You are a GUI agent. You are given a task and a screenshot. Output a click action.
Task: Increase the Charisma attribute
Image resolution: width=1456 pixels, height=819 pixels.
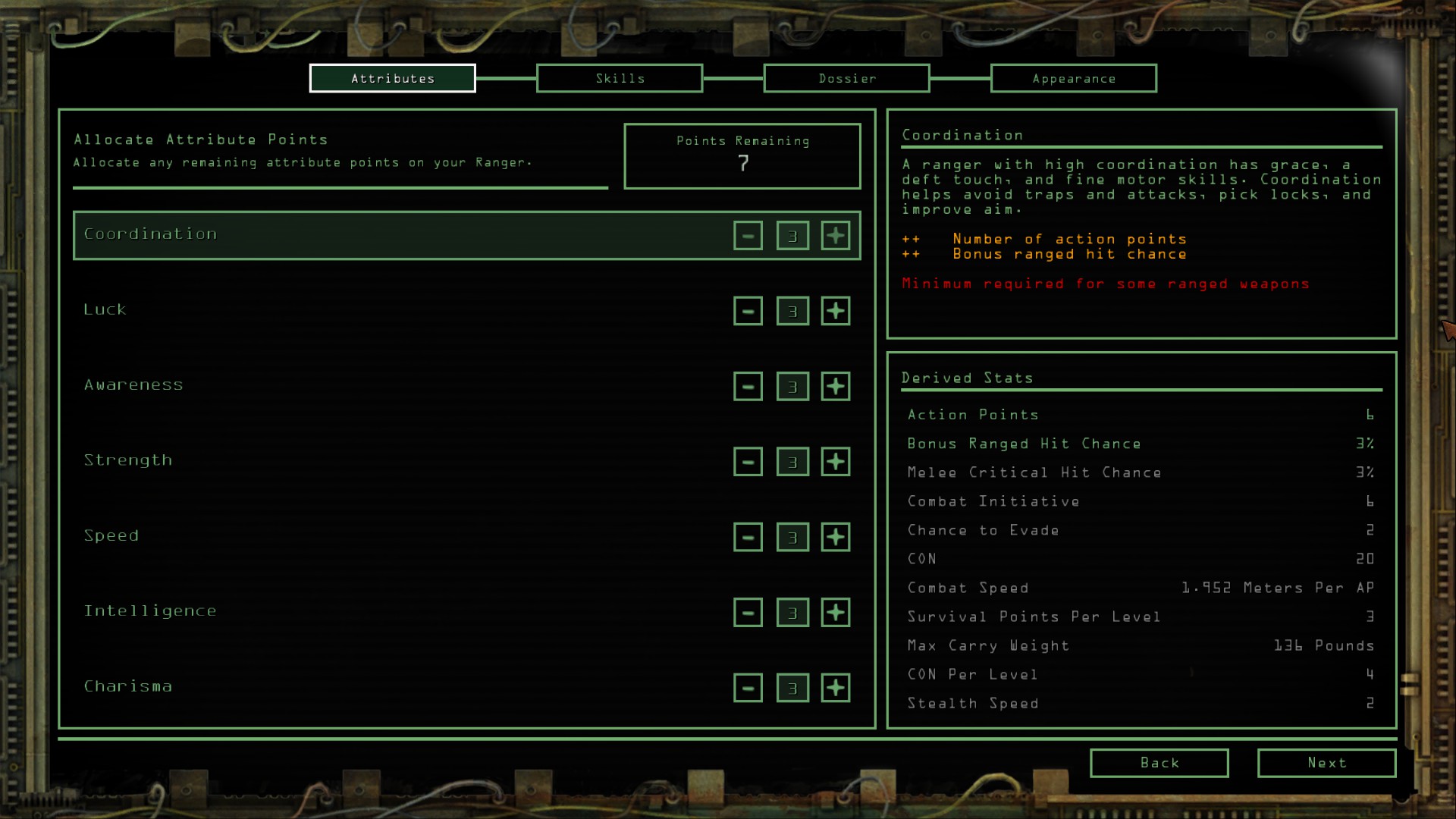click(835, 688)
